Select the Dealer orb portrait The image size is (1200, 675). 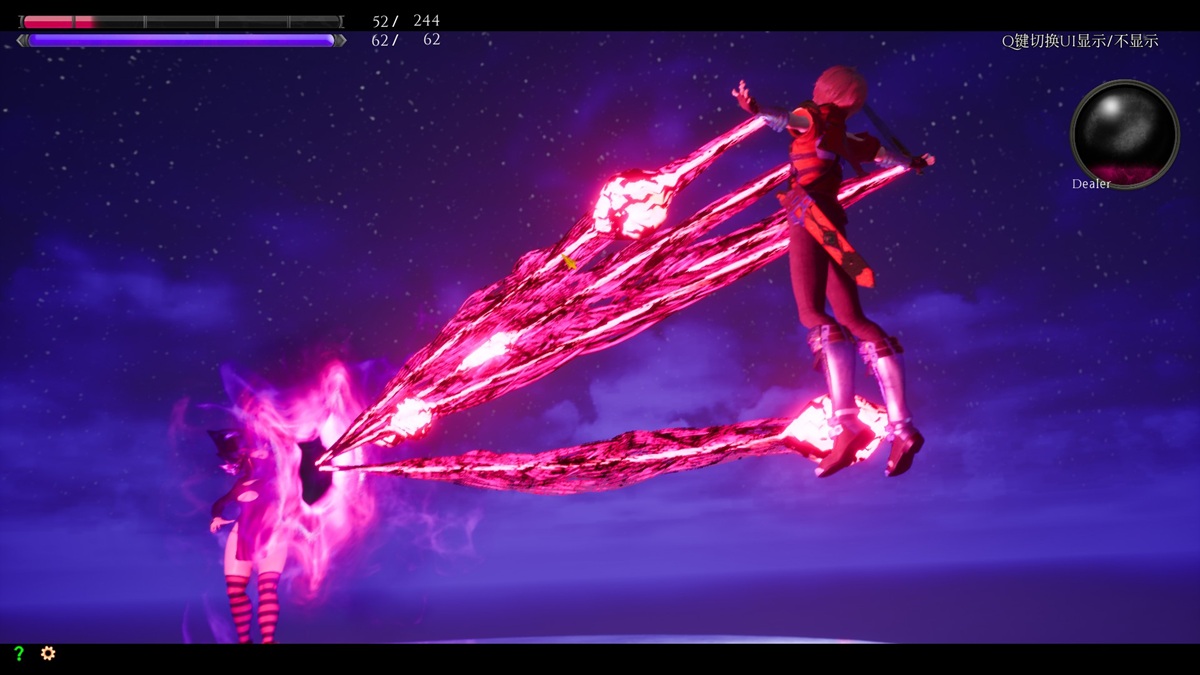coord(1124,133)
